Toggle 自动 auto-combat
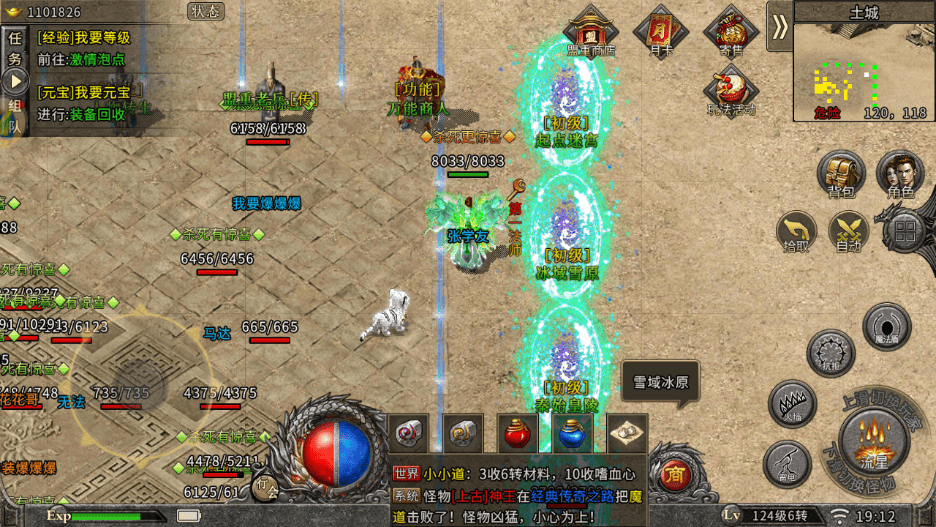 coord(851,230)
